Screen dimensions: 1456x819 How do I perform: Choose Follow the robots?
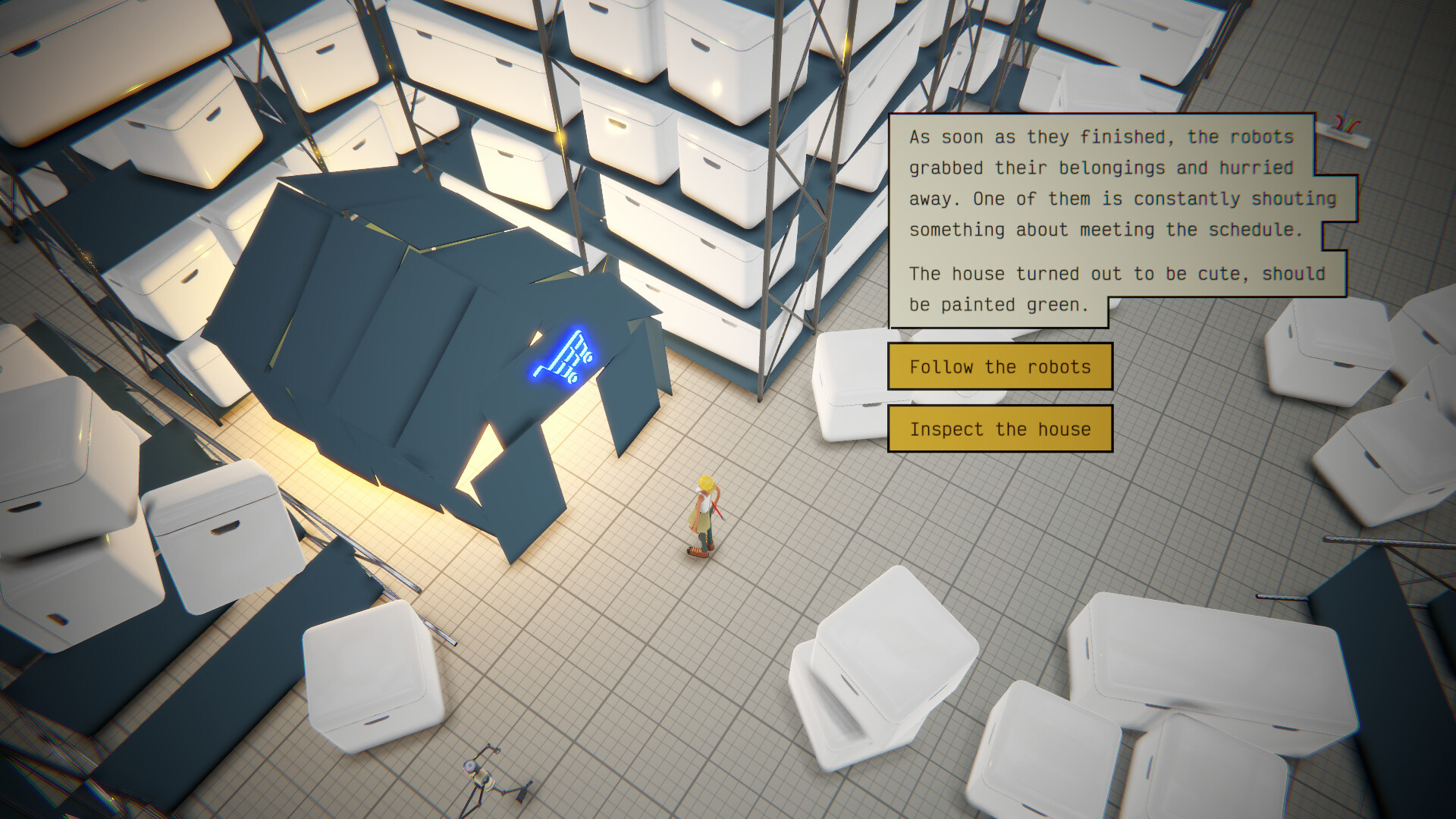point(999,366)
